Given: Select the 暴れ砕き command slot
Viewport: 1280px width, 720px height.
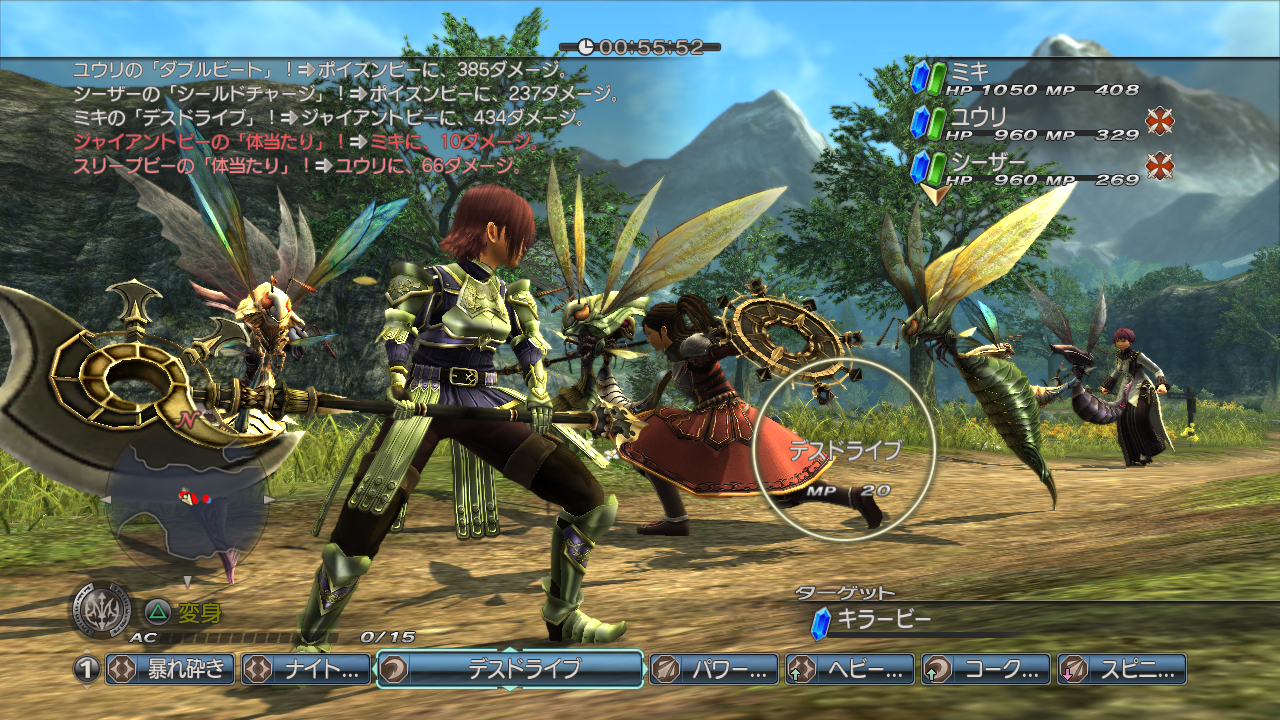Looking at the screenshot, I should click(171, 669).
